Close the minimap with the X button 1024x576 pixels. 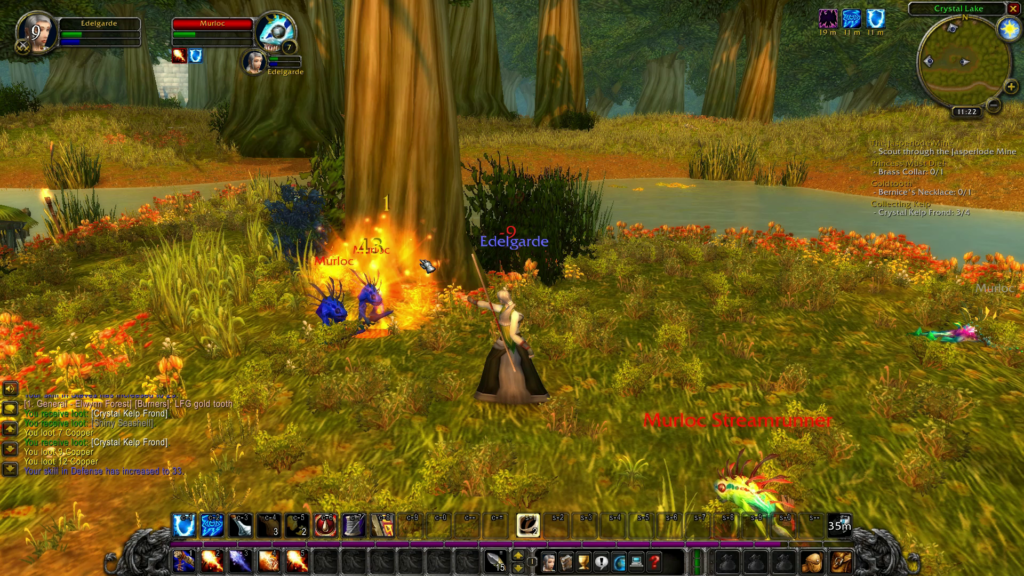tap(1013, 9)
